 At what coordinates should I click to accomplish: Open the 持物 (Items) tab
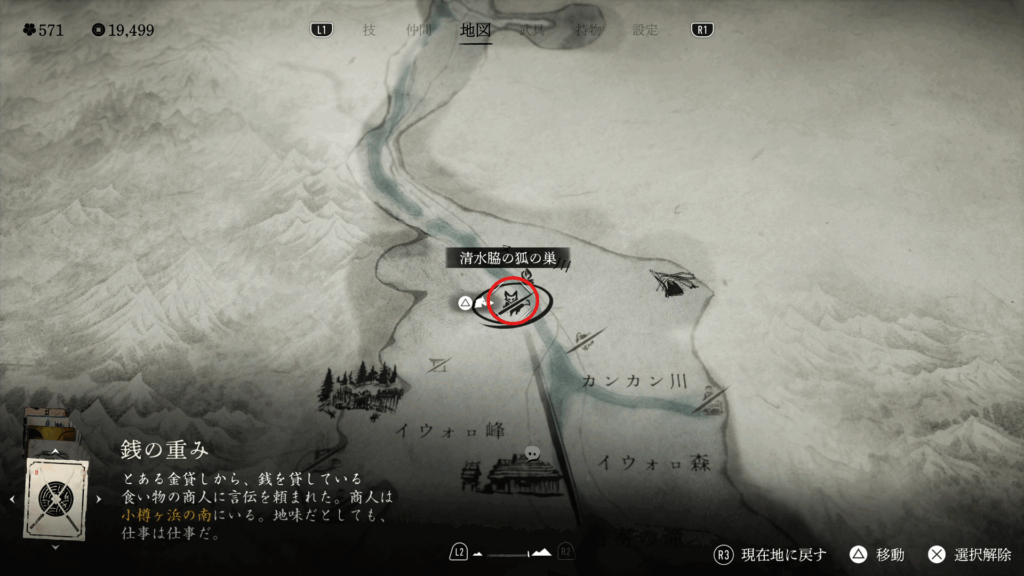(589, 30)
